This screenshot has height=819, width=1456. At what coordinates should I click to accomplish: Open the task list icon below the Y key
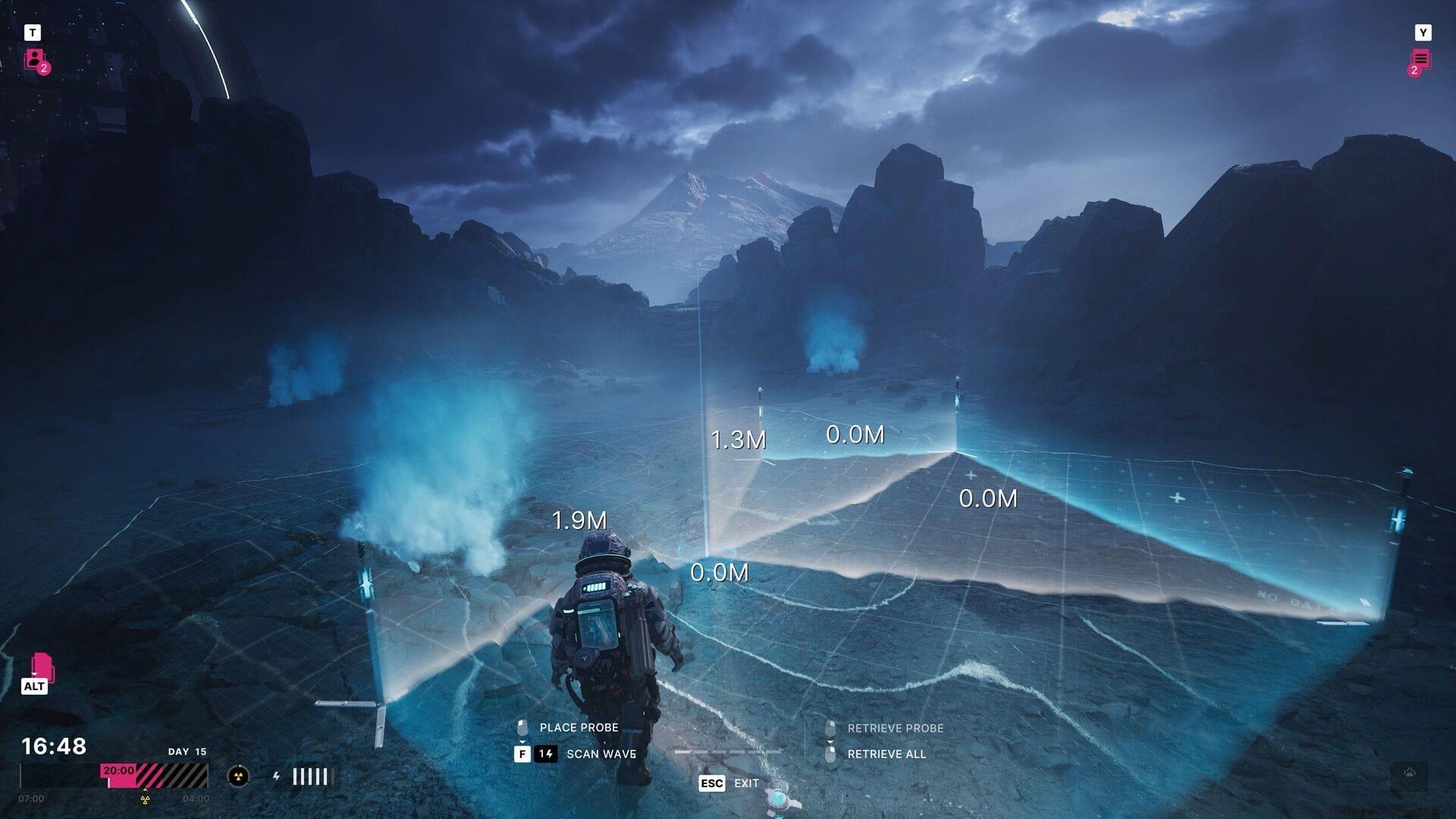[1423, 57]
